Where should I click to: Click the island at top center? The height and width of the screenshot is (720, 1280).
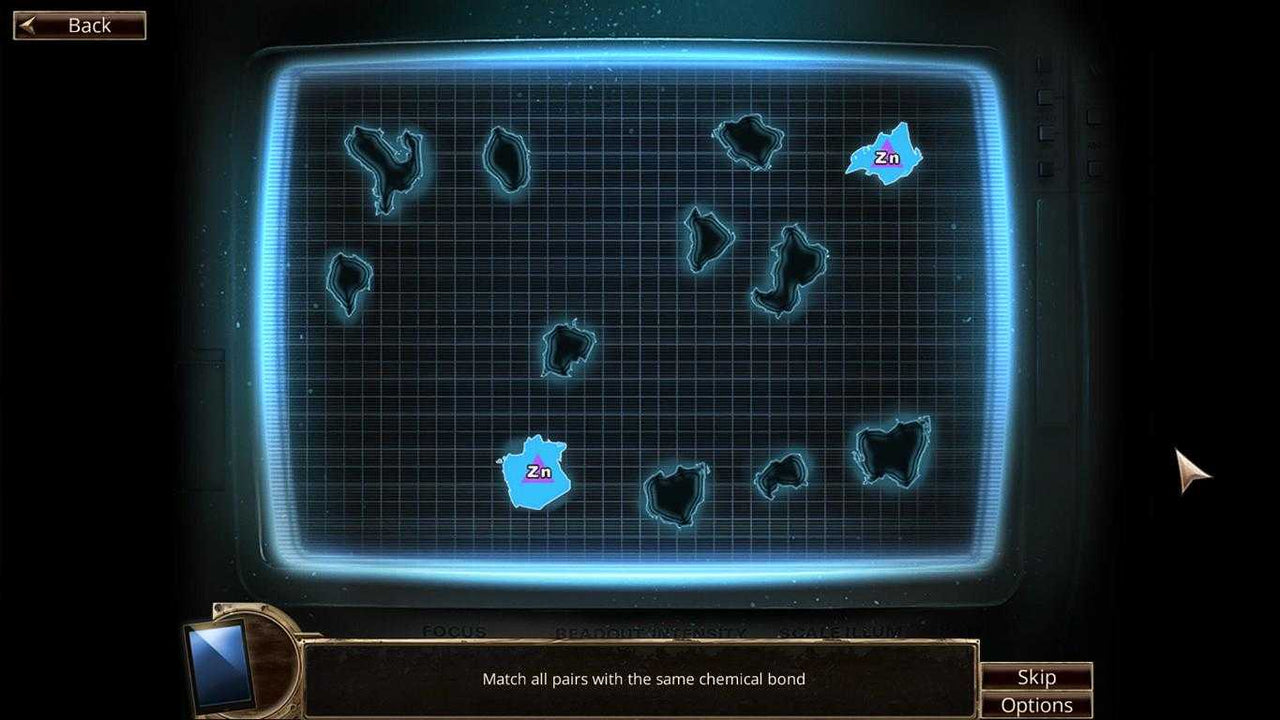tap(745, 140)
